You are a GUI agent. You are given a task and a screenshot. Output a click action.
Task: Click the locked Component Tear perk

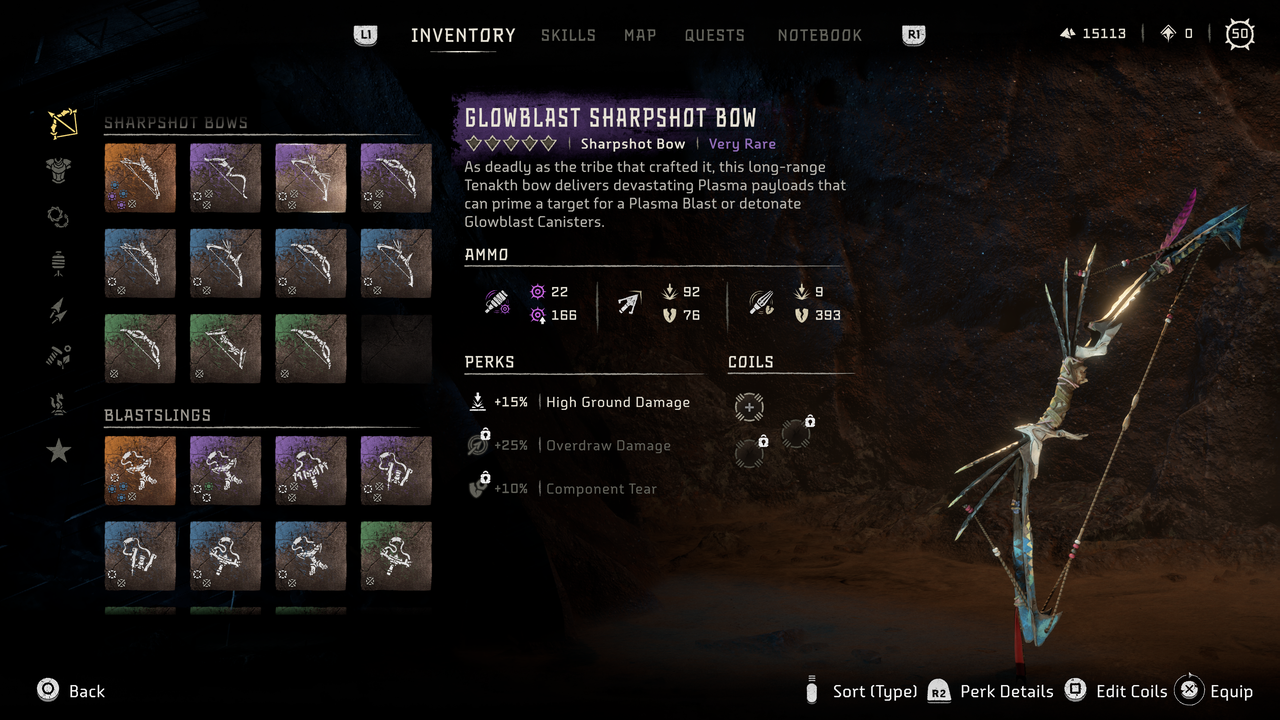478,488
